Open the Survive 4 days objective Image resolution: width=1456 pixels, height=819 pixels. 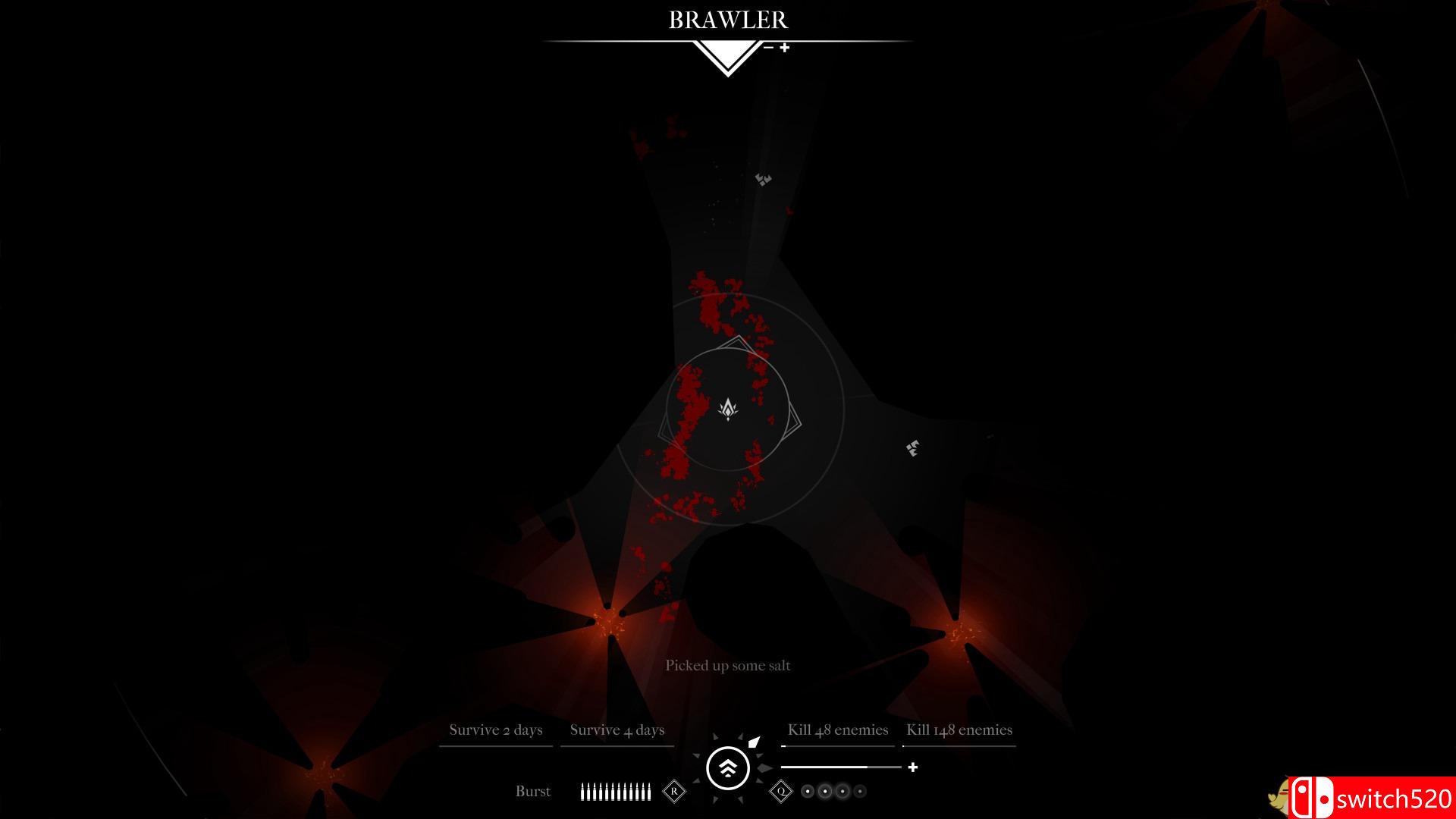(x=617, y=730)
